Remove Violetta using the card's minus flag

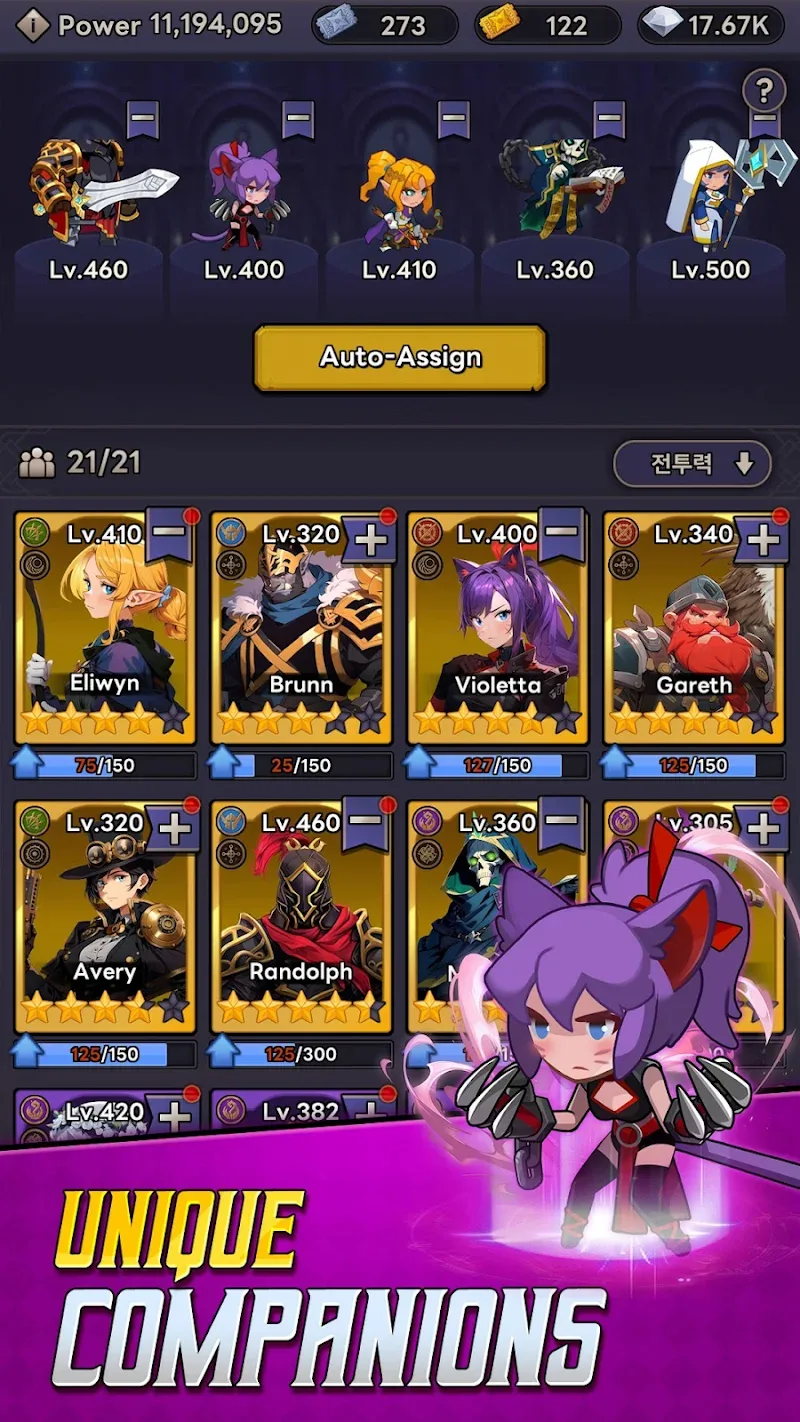tap(564, 533)
